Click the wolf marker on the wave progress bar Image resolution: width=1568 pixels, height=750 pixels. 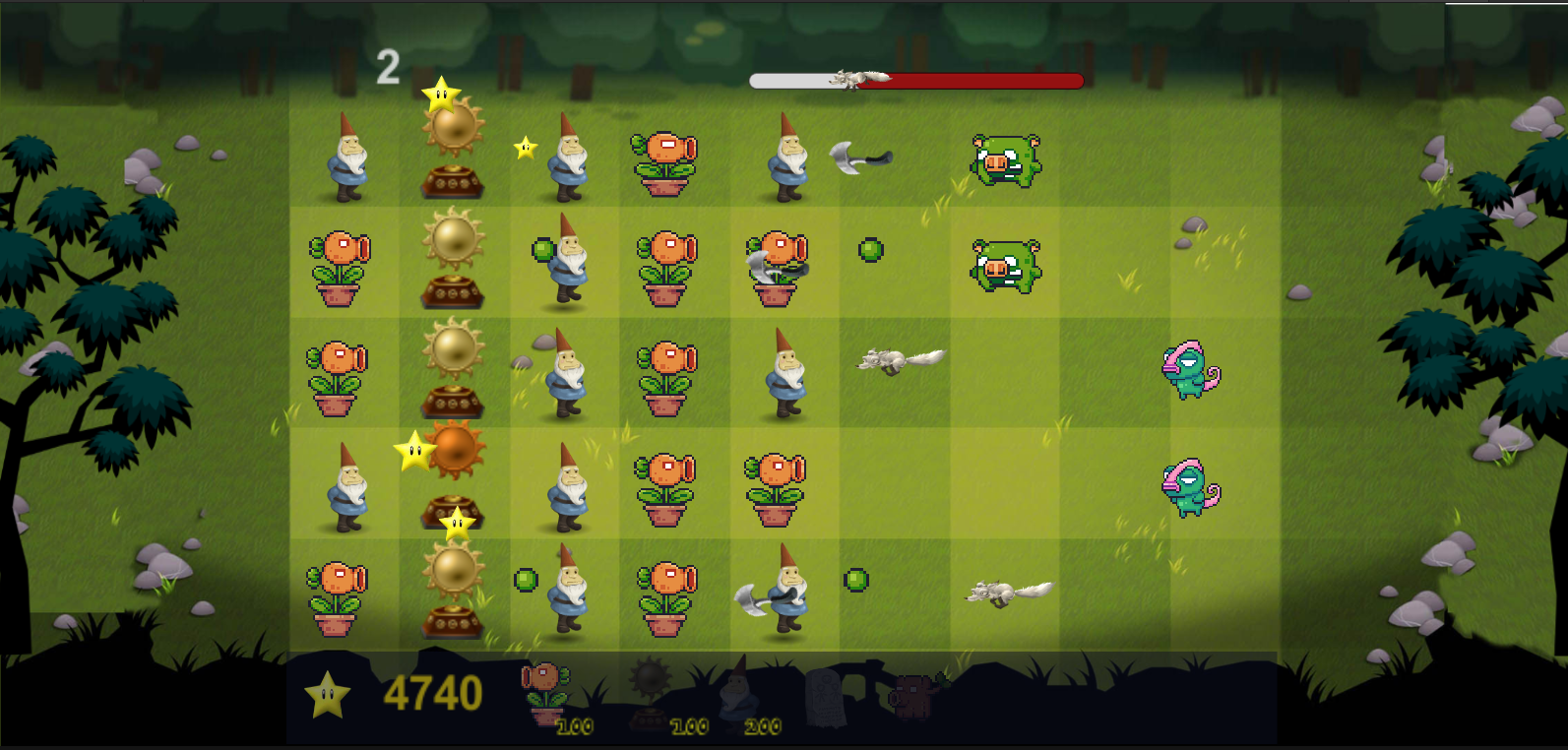tap(856, 79)
